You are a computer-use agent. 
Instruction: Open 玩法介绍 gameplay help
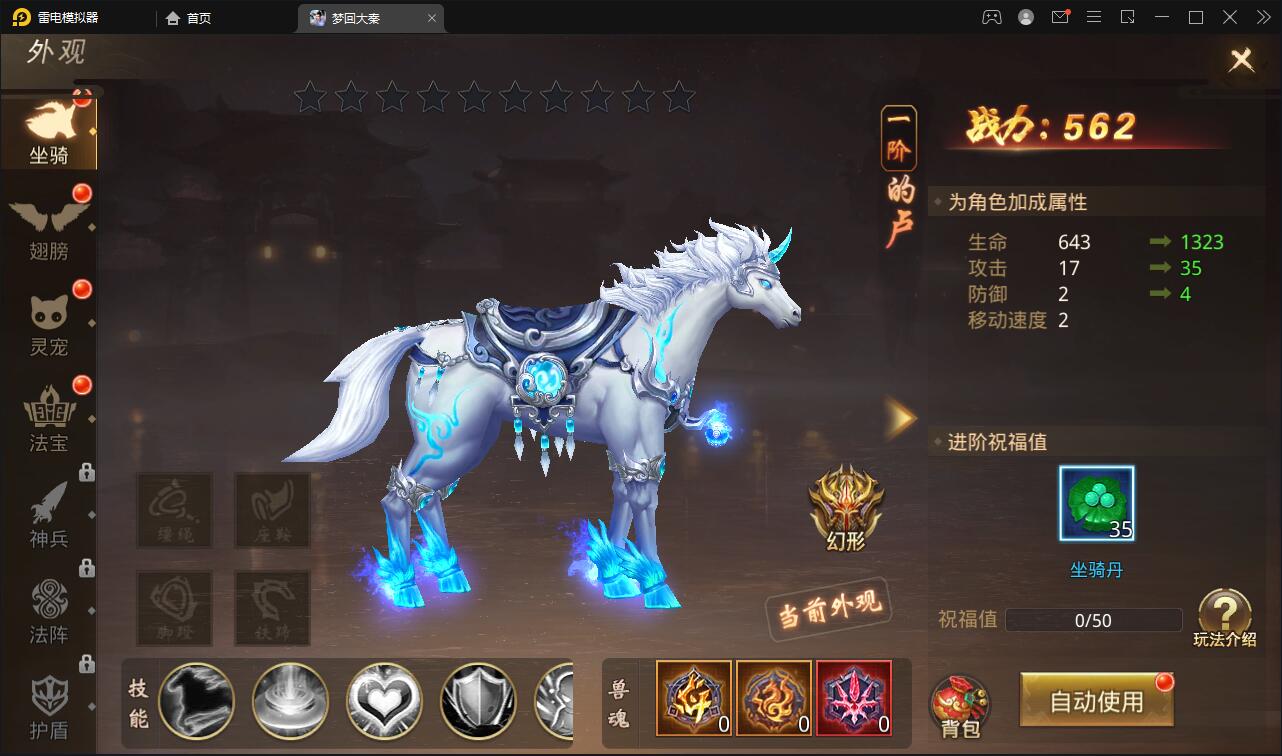pyautogui.click(x=1225, y=615)
